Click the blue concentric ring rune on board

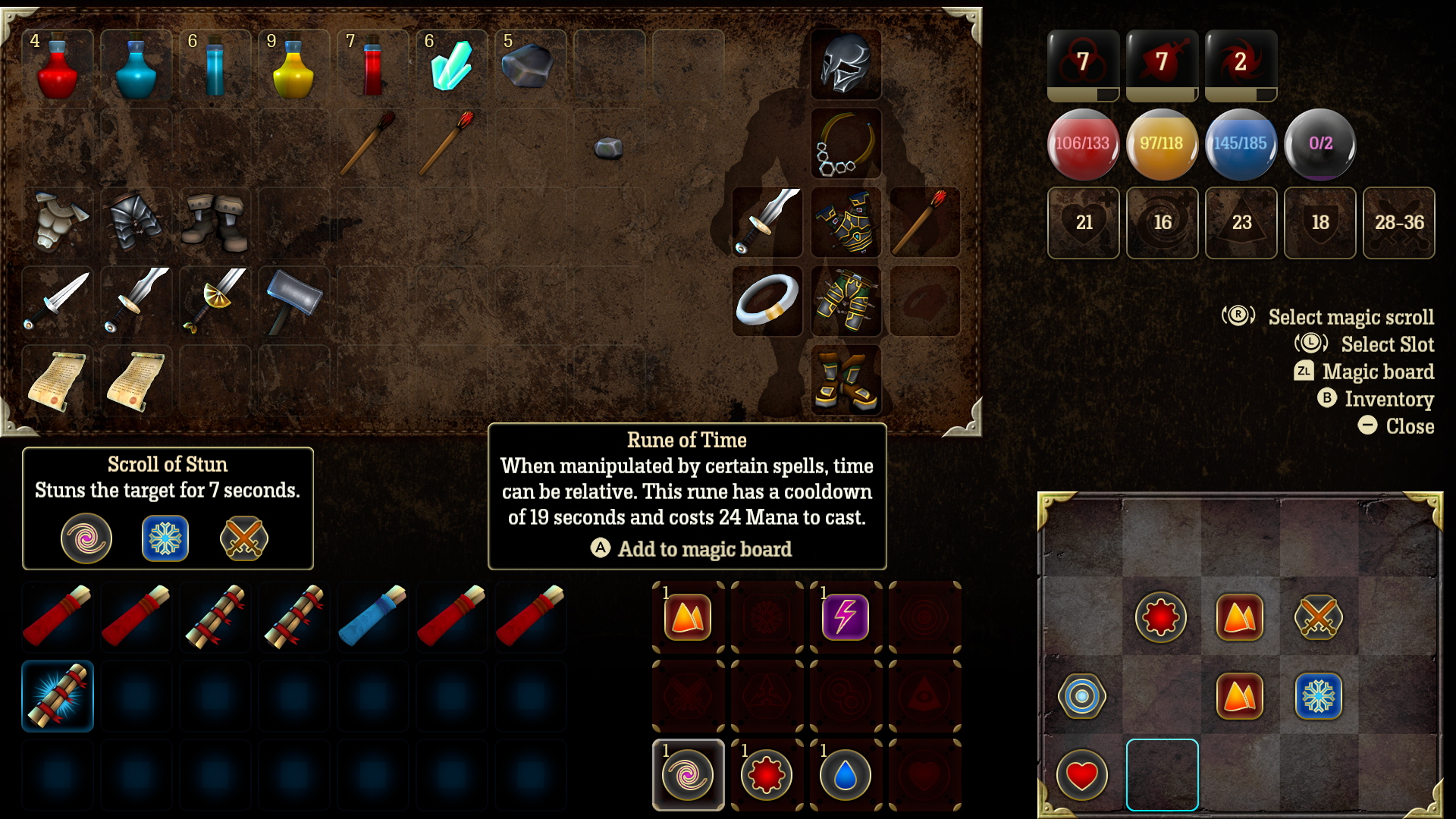click(x=1082, y=695)
